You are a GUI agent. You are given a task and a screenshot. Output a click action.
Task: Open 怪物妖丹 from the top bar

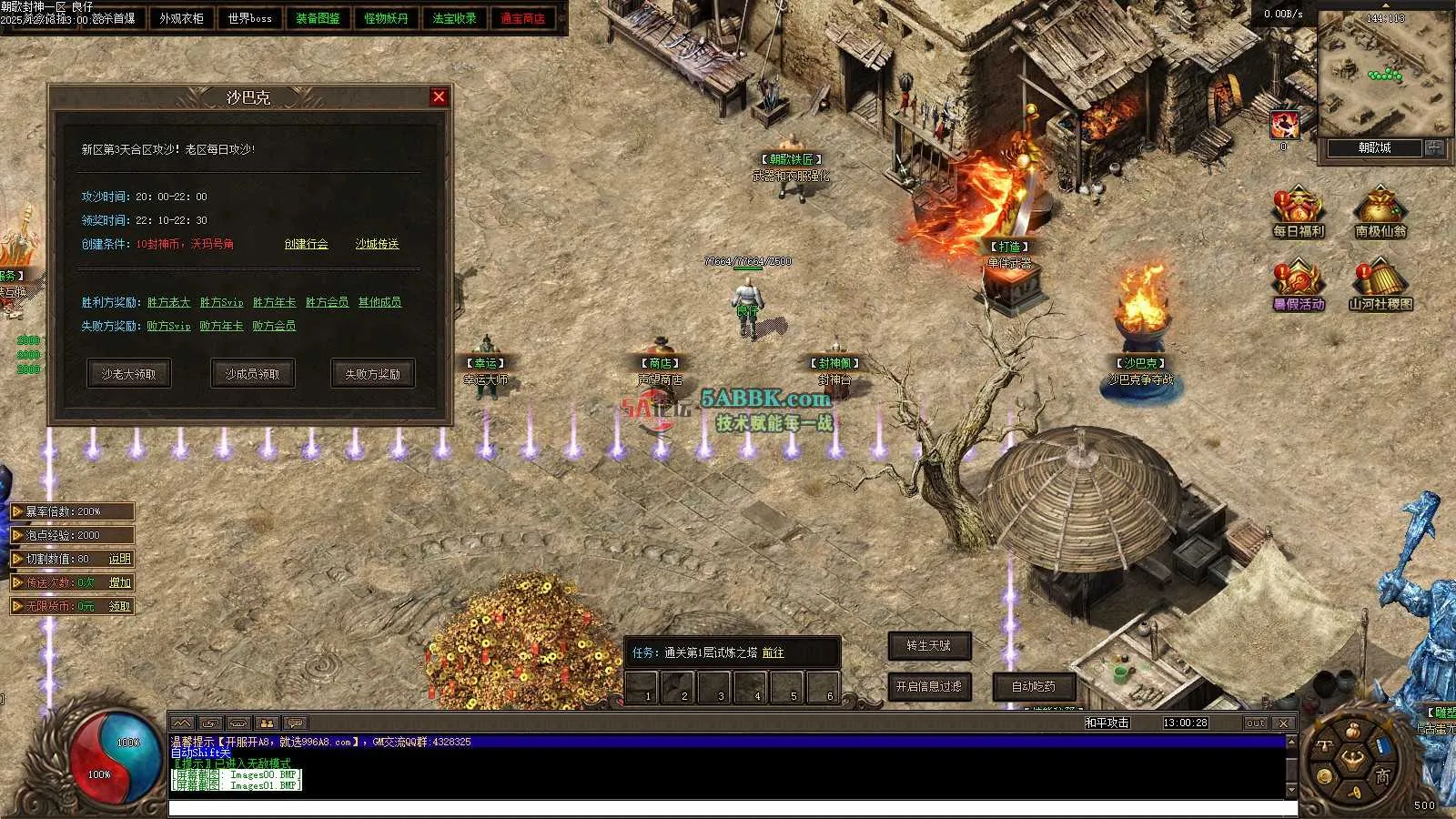click(x=386, y=18)
